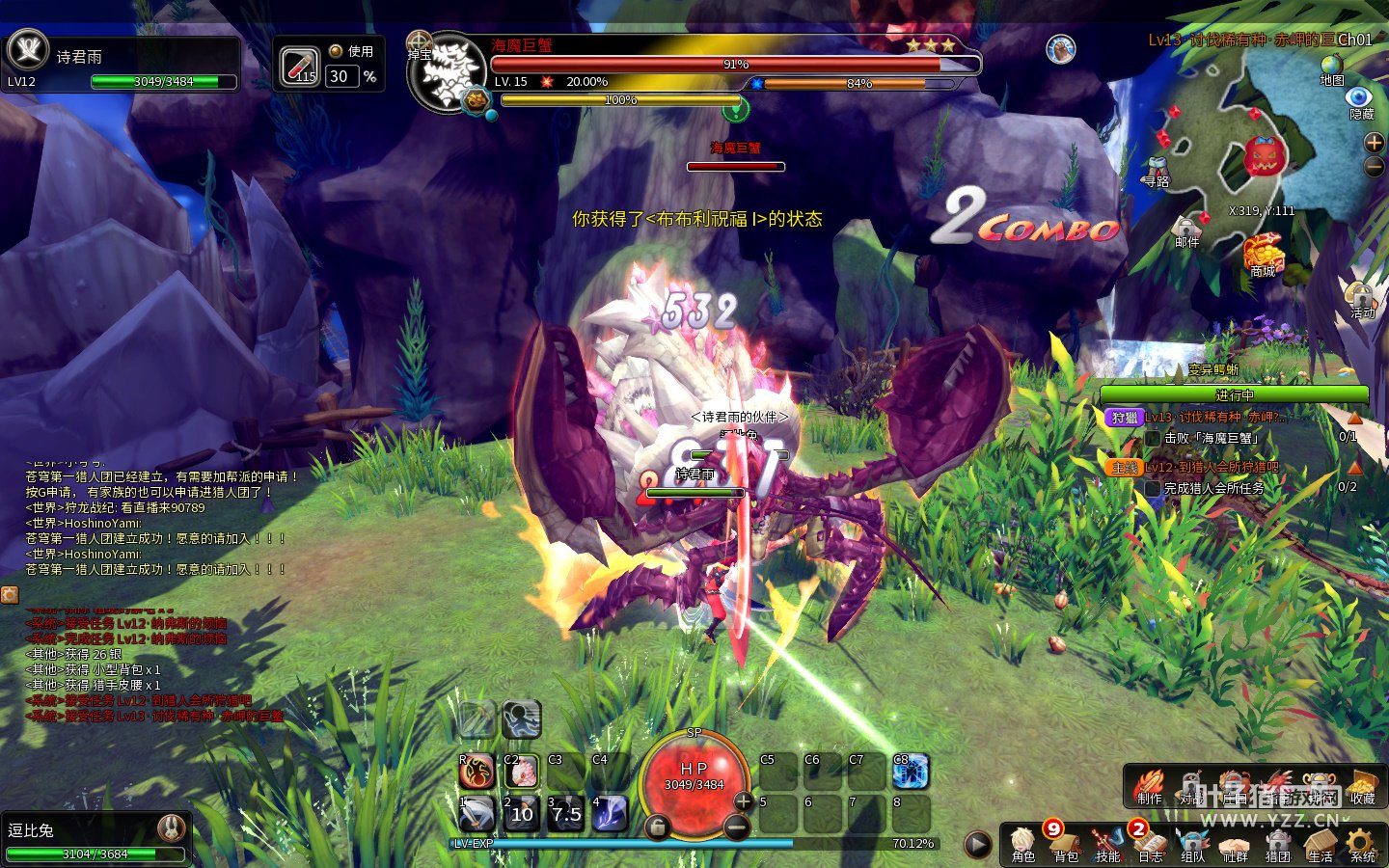This screenshot has height=868, width=1389.
Task: Click the unlock padlock beside the HP orb
Action: tap(657, 827)
